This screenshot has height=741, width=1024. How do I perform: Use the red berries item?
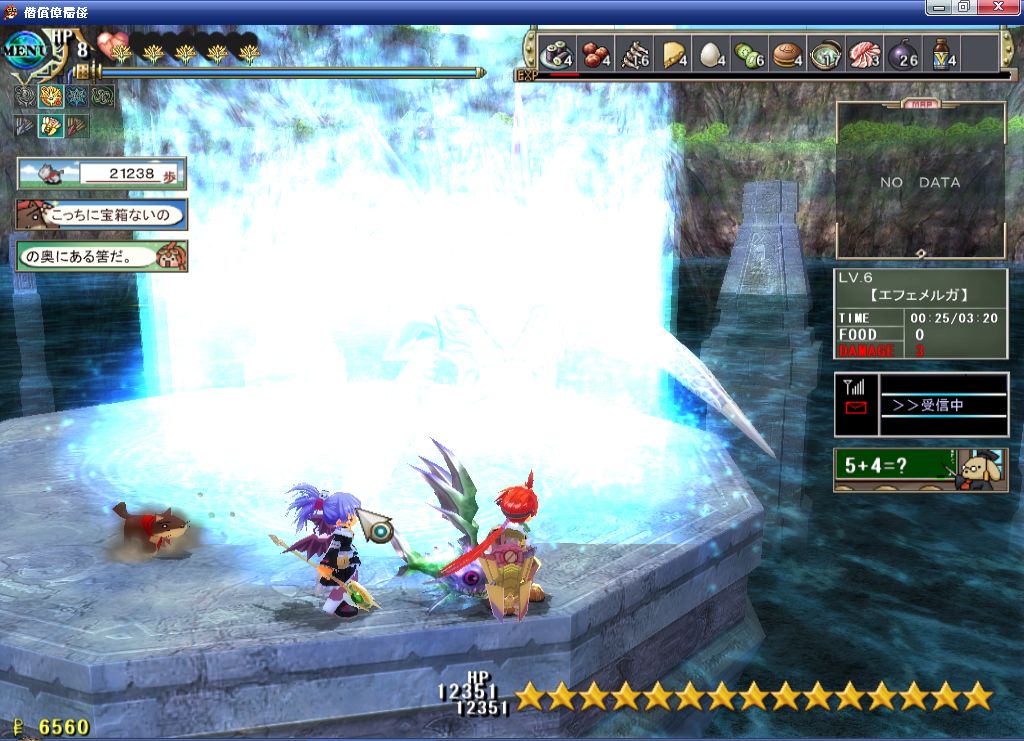595,54
